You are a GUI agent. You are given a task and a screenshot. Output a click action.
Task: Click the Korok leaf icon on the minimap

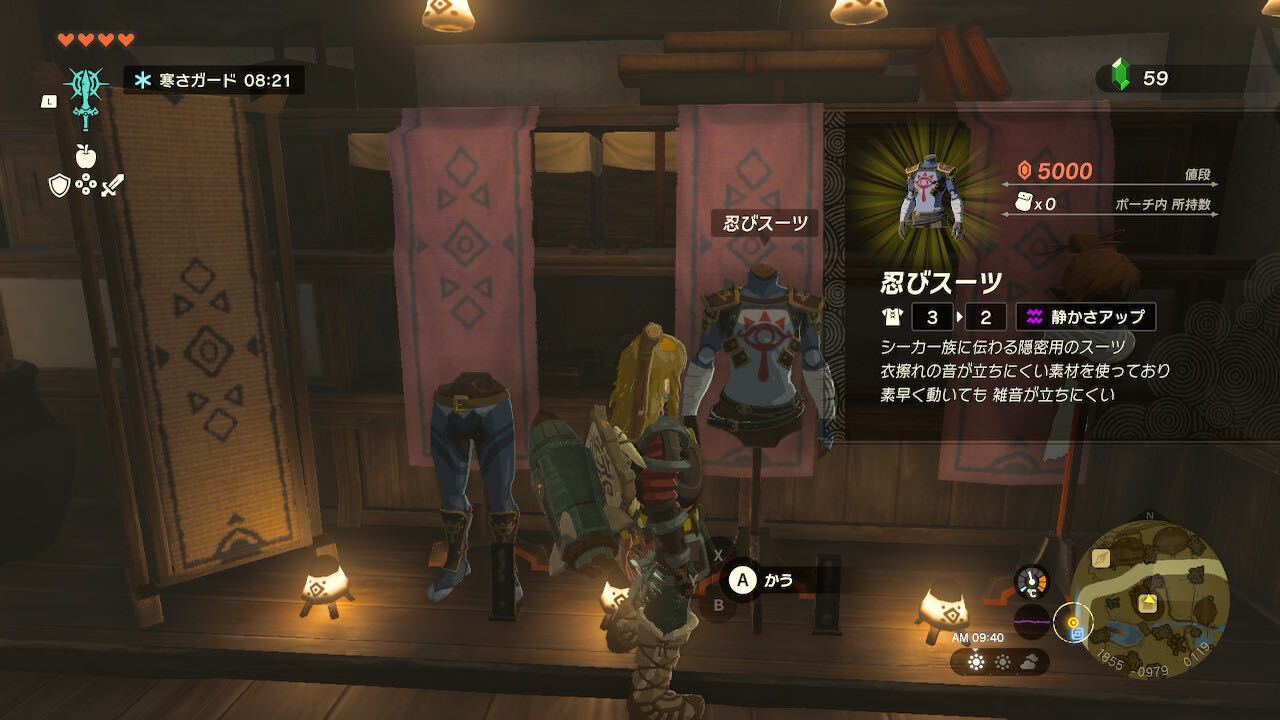[x=1101, y=557]
